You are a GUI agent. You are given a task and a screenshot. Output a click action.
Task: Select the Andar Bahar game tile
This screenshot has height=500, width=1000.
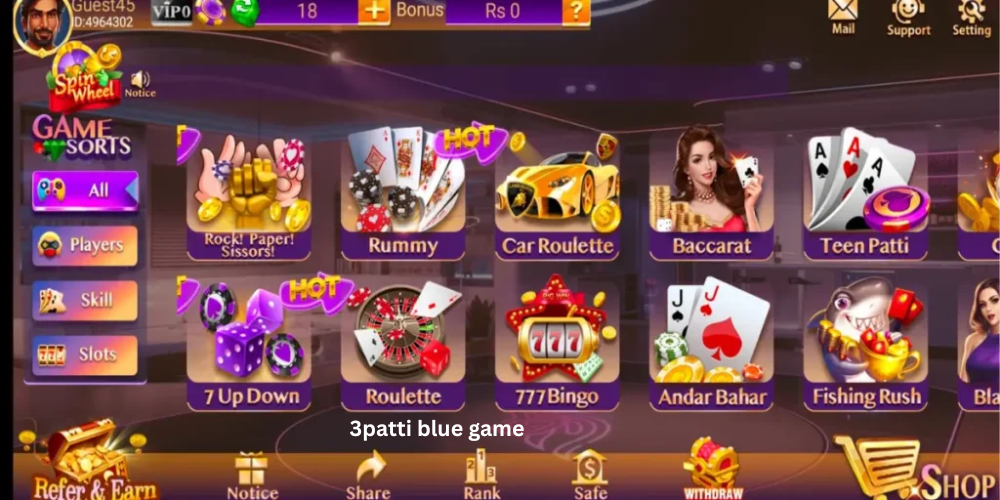pyautogui.click(x=711, y=345)
